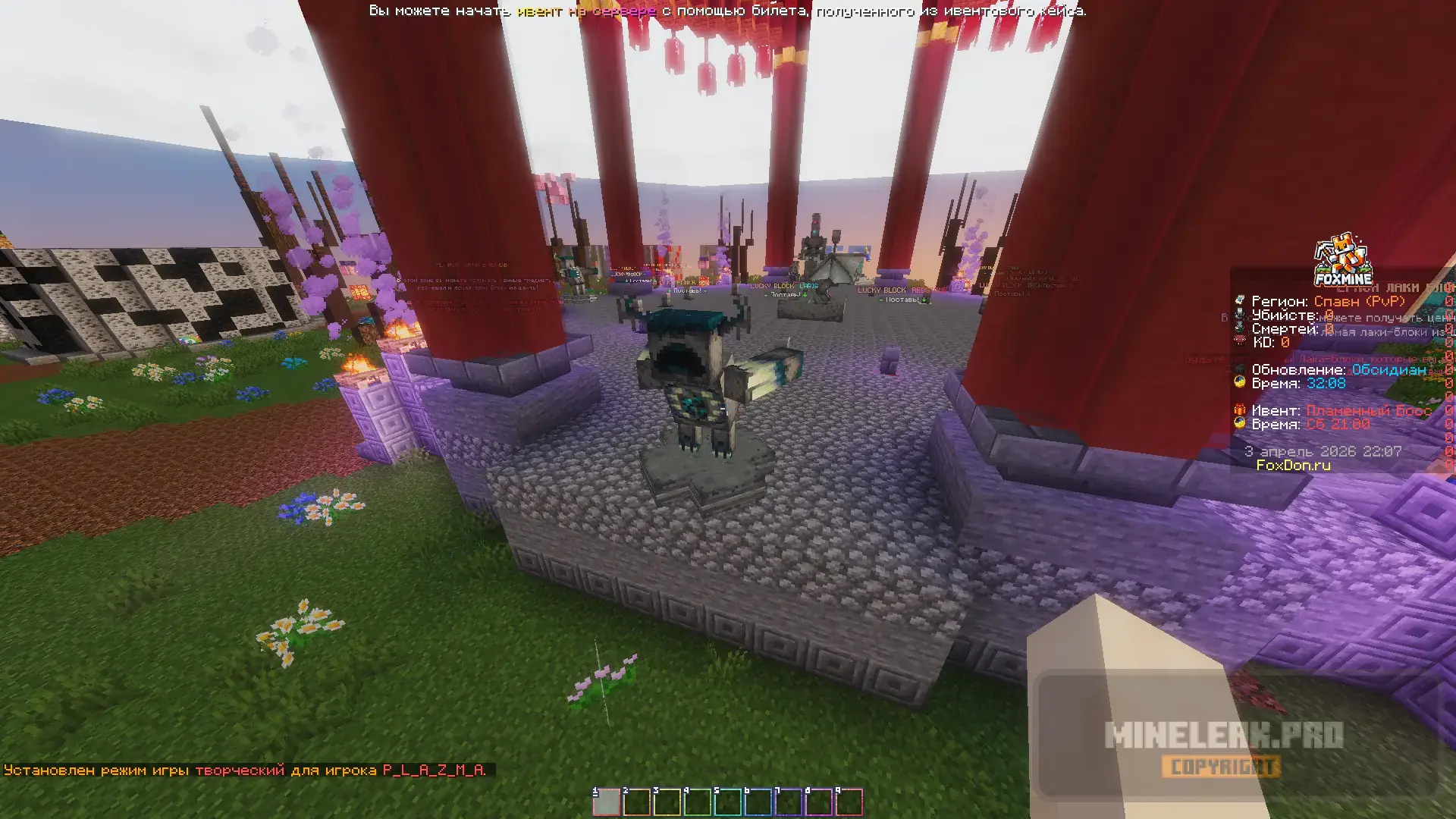1456x819 pixels.
Task: Click the blue hotbar slot 6
Action: click(x=758, y=802)
